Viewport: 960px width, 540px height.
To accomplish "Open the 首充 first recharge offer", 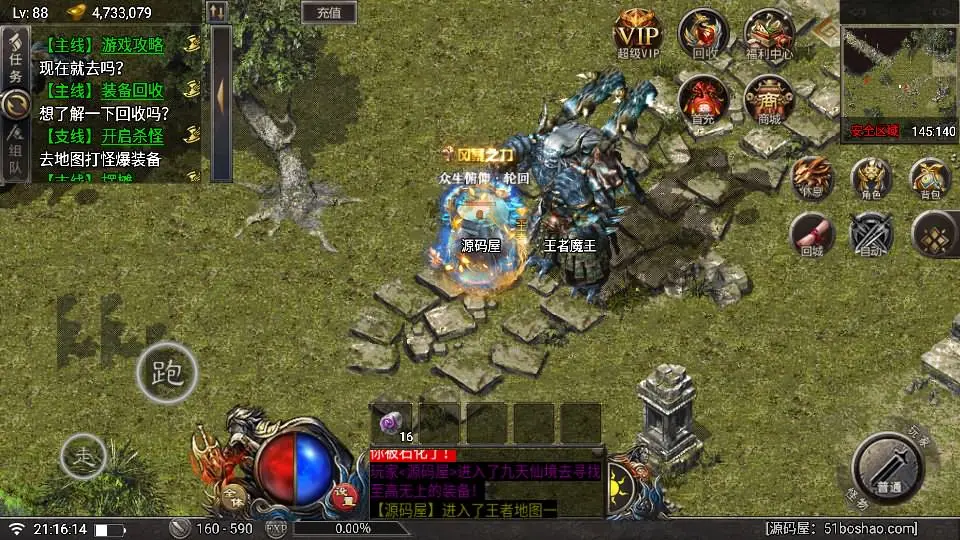I will pos(704,99).
